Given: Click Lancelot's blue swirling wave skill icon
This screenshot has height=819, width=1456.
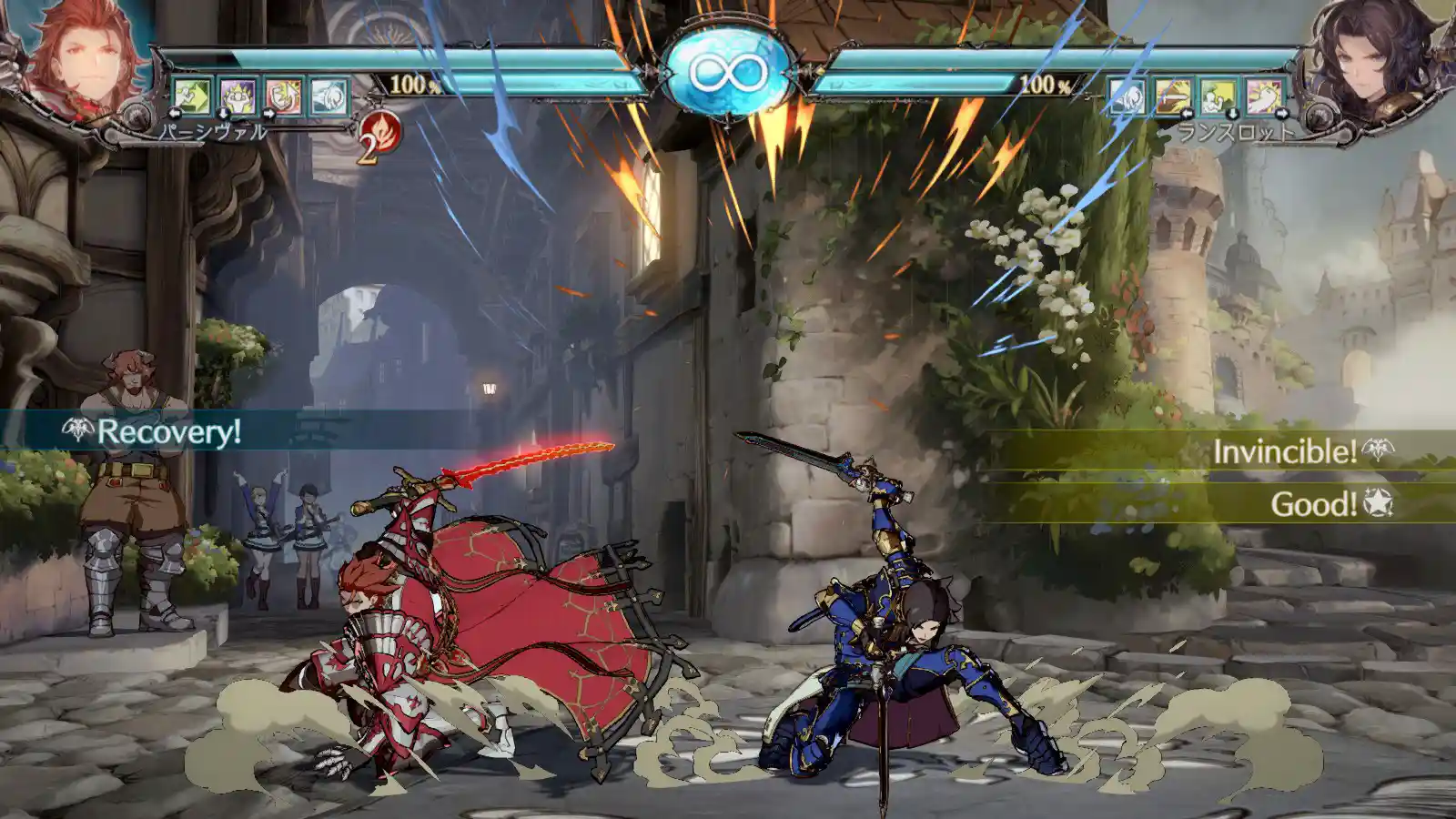Looking at the screenshot, I should [1127, 96].
